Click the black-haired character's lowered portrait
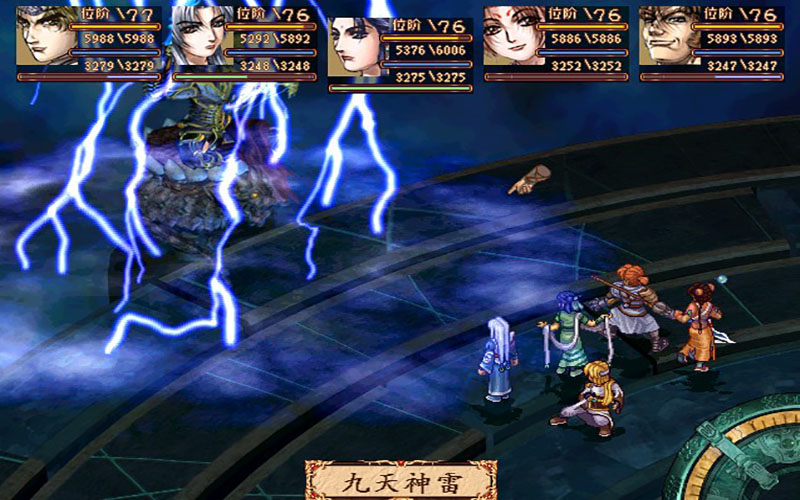 358,48
